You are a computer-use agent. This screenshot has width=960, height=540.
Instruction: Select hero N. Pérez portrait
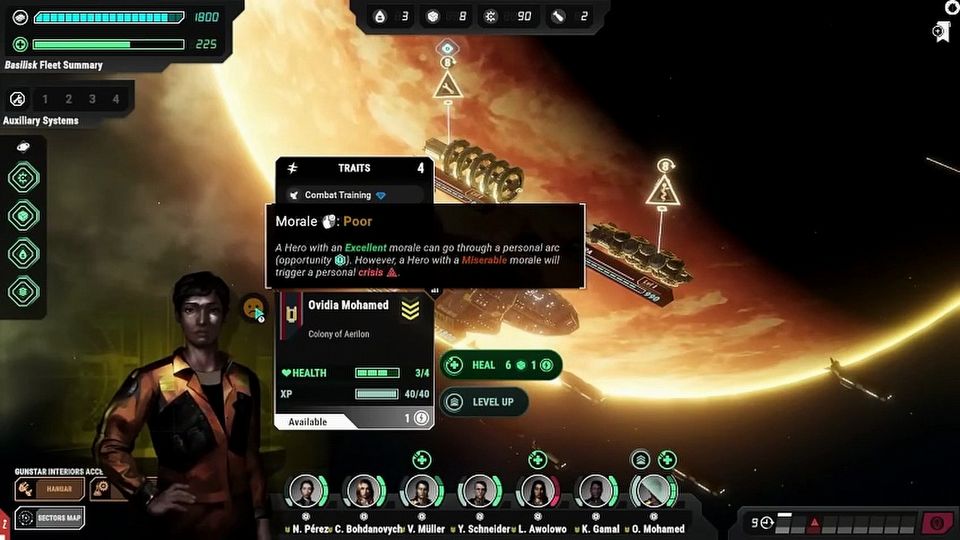point(305,492)
